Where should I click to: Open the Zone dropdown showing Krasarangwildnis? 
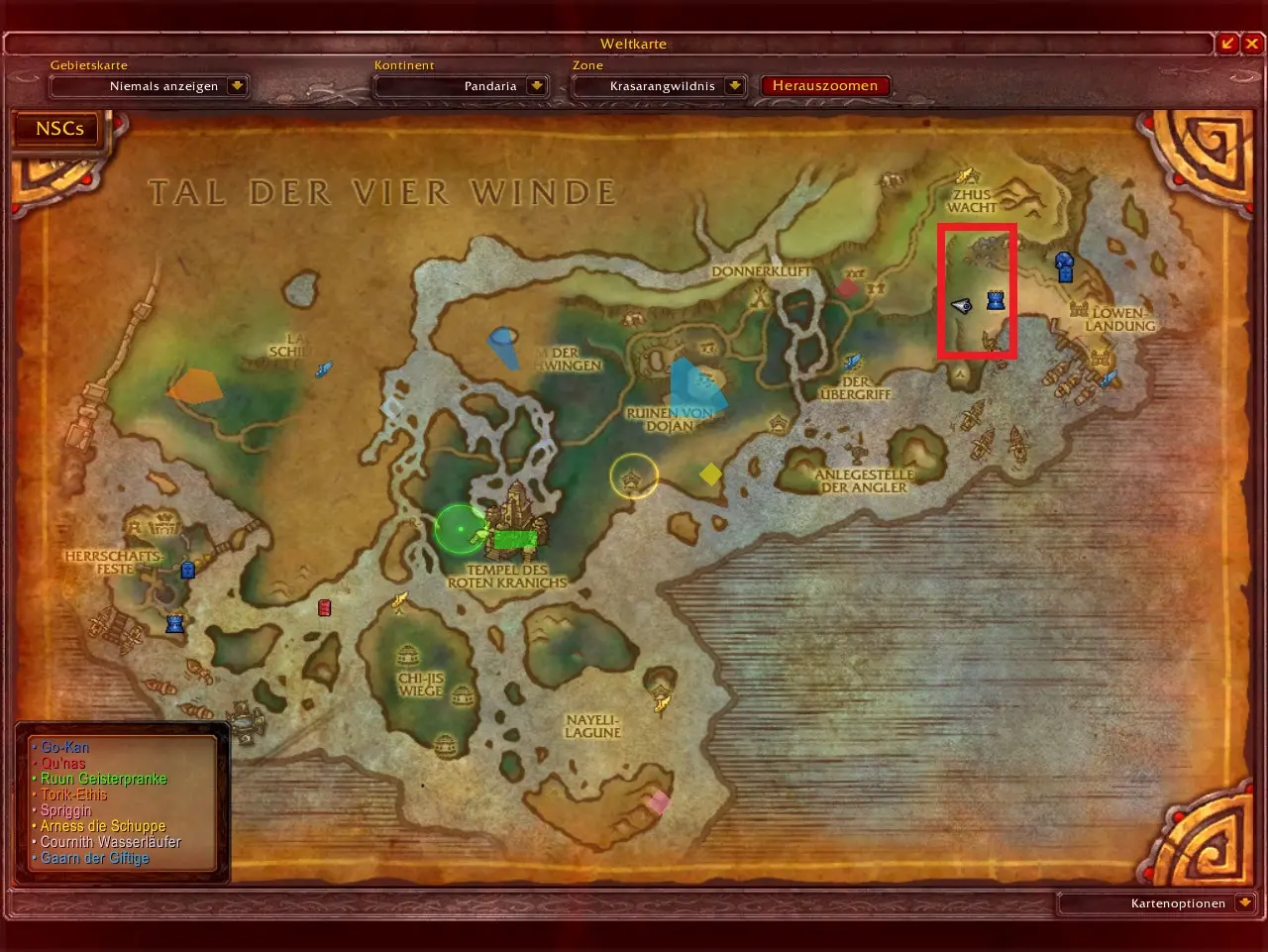(734, 86)
